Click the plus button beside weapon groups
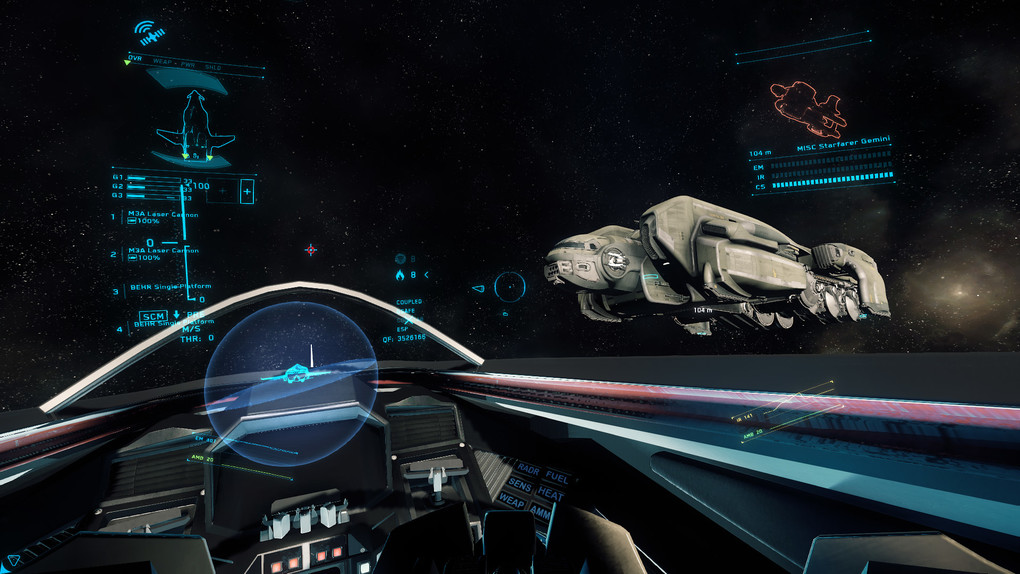The height and width of the screenshot is (574, 1020). (x=247, y=191)
